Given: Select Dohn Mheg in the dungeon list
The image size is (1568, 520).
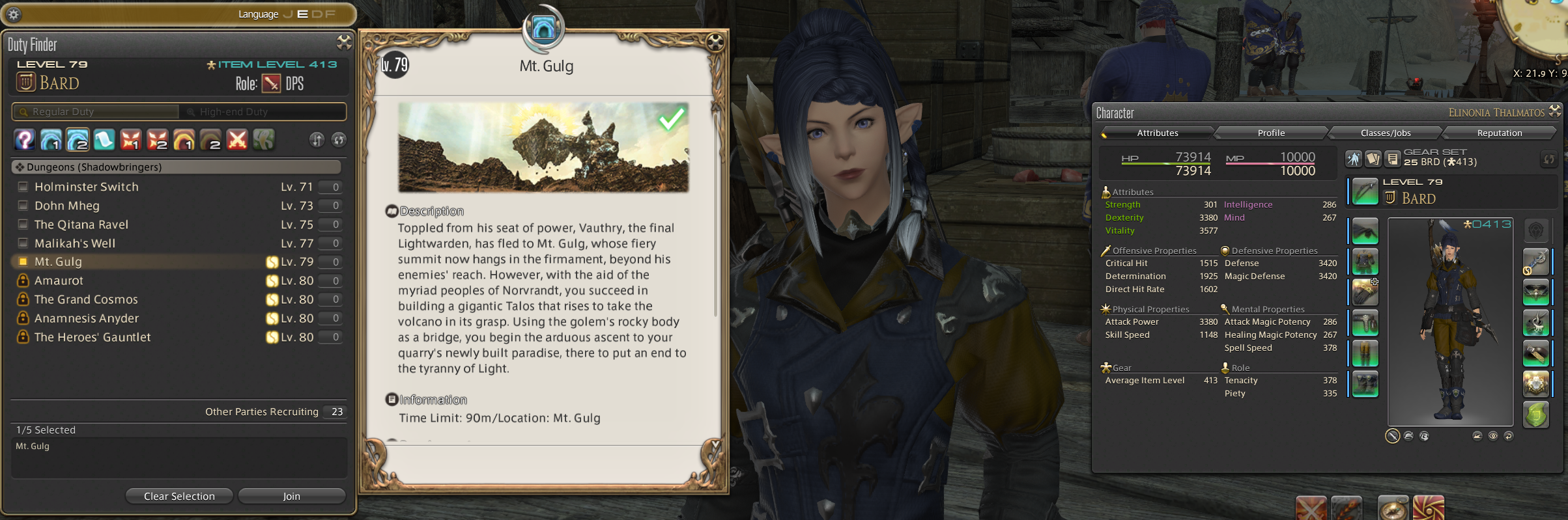Looking at the screenshot, I should 67,206.
